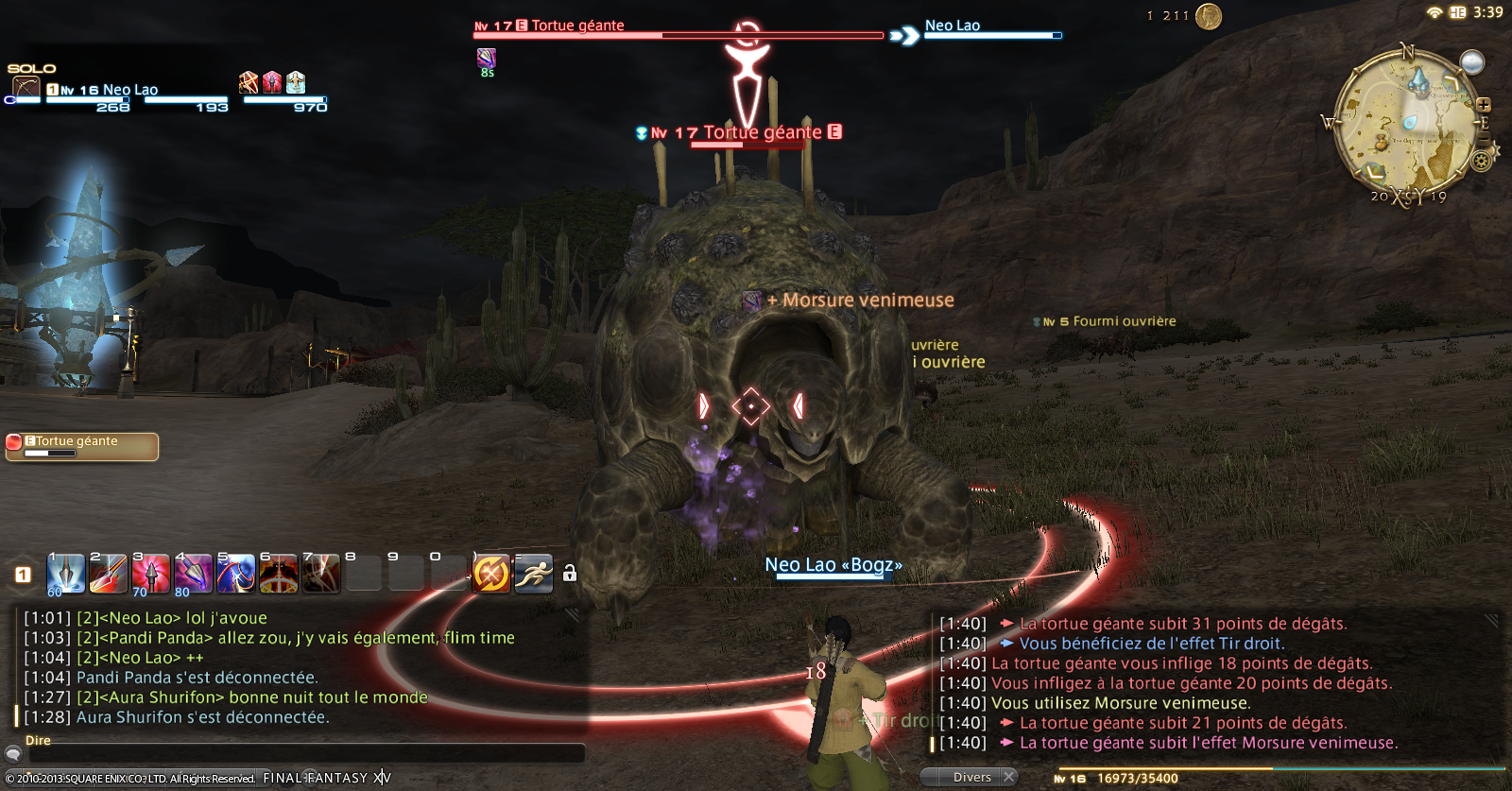Switch to the Divers log tab

[971, 778]
